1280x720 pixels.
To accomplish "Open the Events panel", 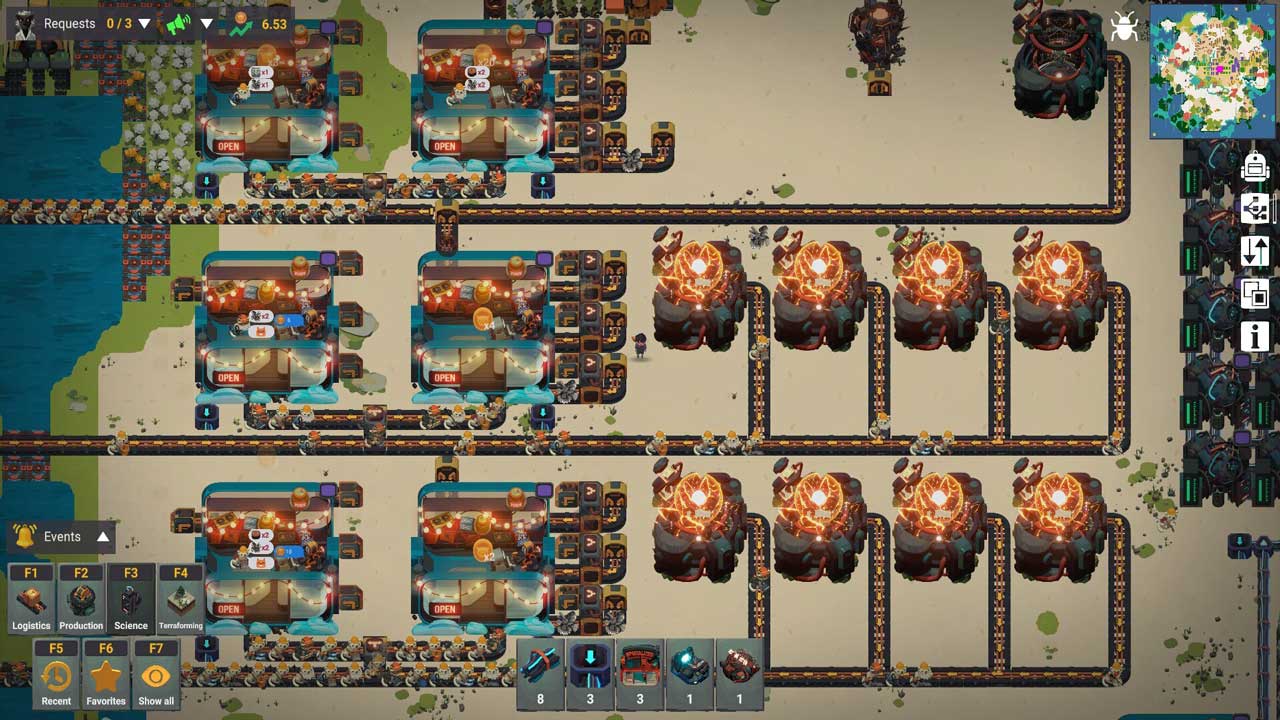I will [62, 537].
